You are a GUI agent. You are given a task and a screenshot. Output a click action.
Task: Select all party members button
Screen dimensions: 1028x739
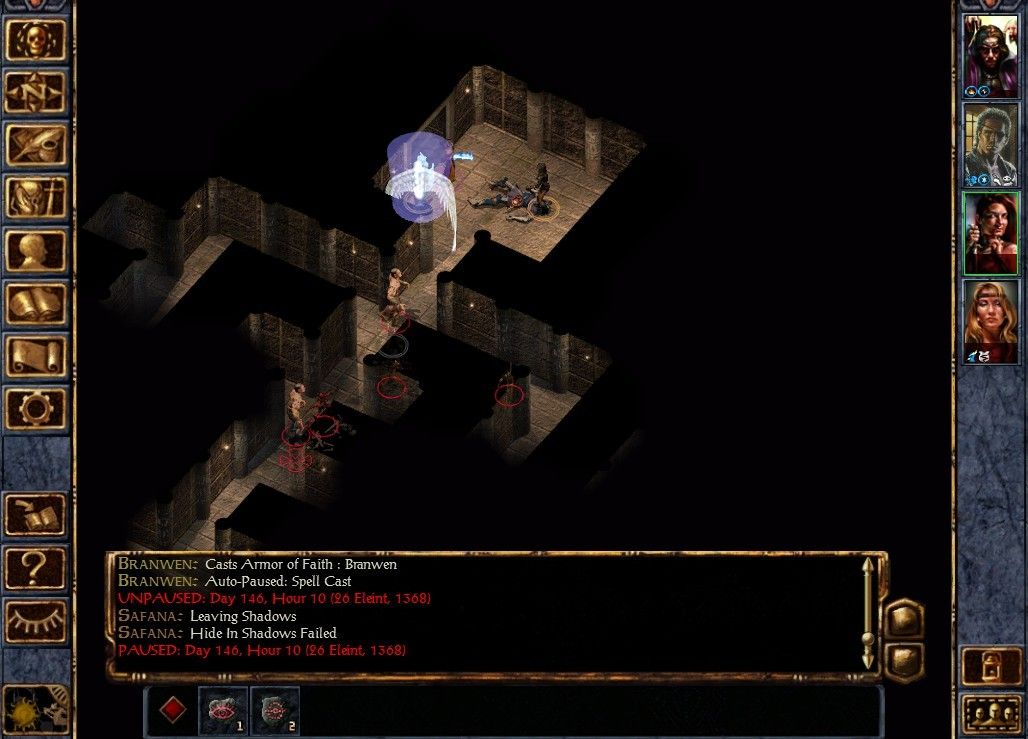coord(991,714)
